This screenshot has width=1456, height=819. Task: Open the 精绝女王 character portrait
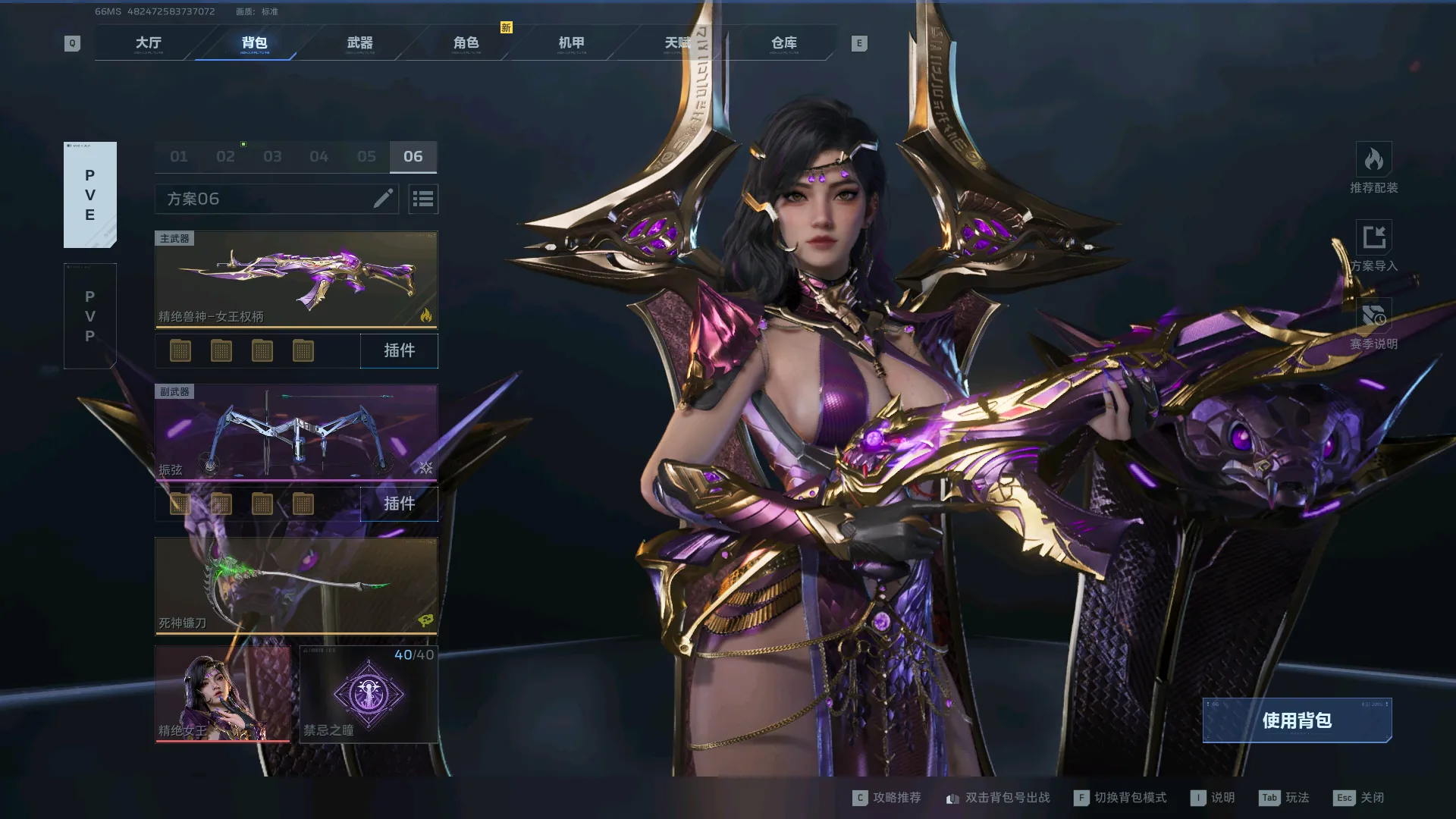point(222,694)
